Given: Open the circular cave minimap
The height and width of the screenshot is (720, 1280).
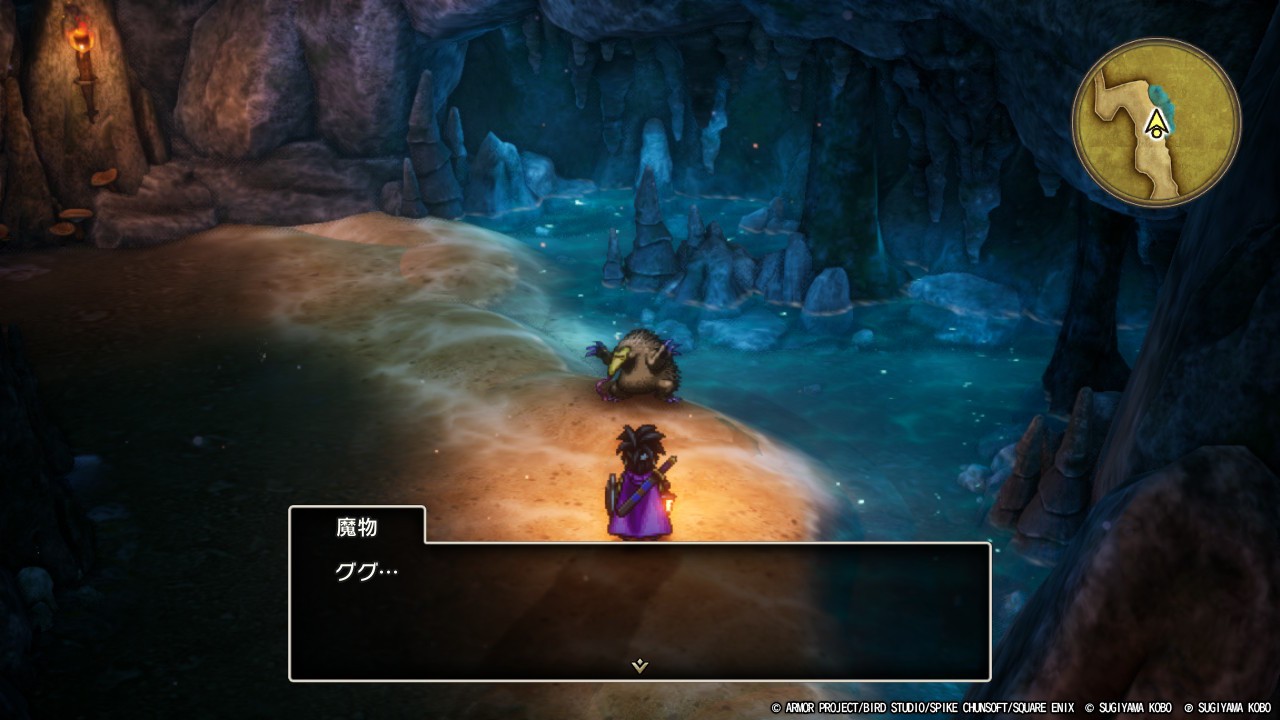Looking at the screenshot, I should click(x=1156, y=123).
